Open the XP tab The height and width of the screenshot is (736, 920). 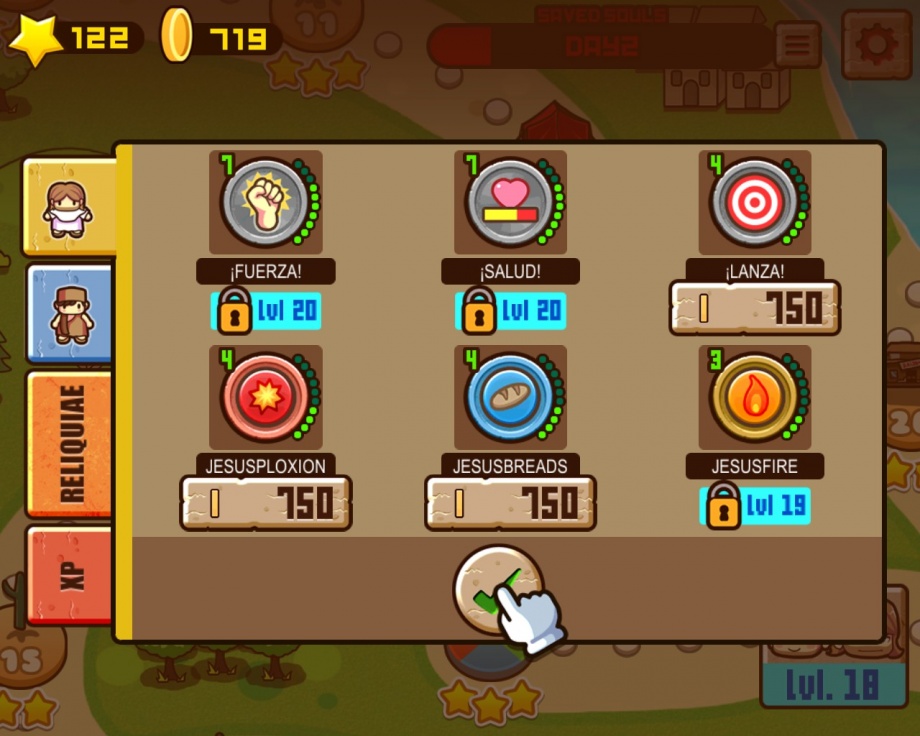coord(70,573)
